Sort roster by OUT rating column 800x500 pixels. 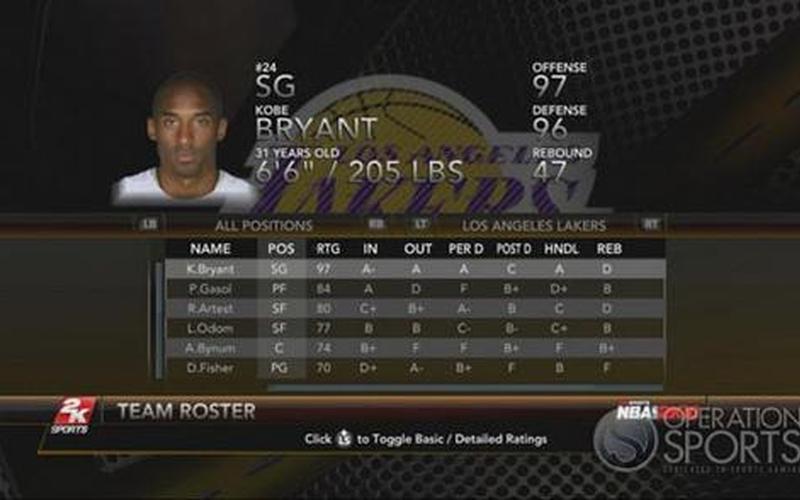(418, 248)
